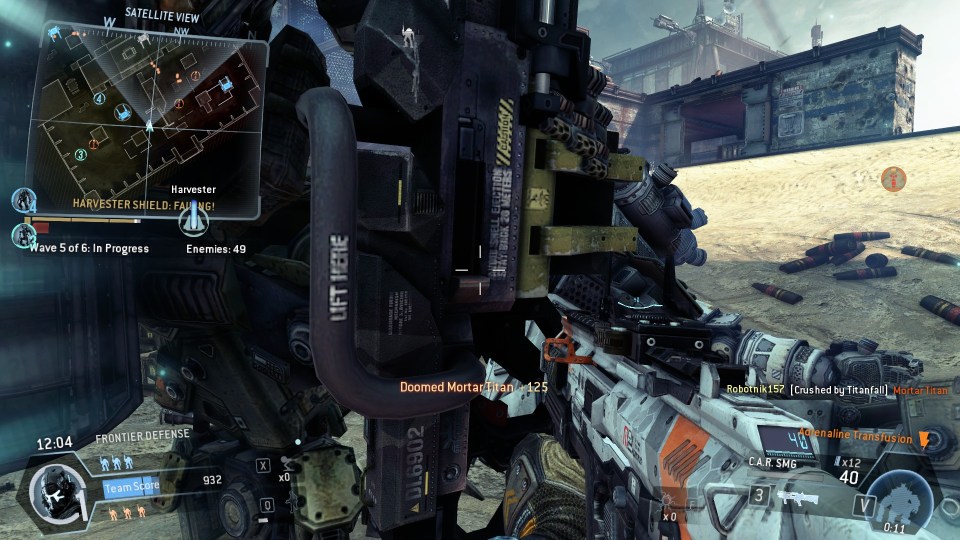The height and width of the screenshot is (540, 960).
Task: Select the number 4 marker on minimap
Action: 99,99
